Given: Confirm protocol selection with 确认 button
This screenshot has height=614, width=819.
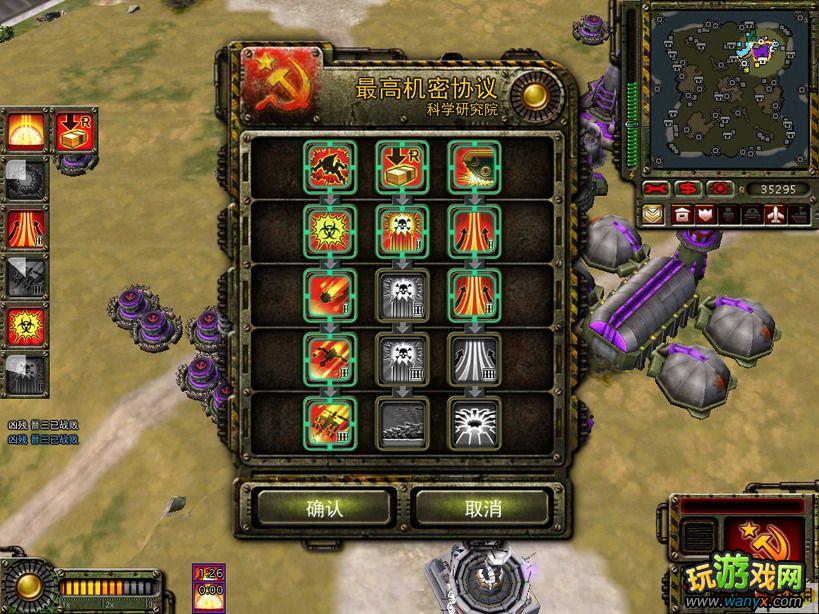Looking at the screenshot, I should [x=324, y=508].
